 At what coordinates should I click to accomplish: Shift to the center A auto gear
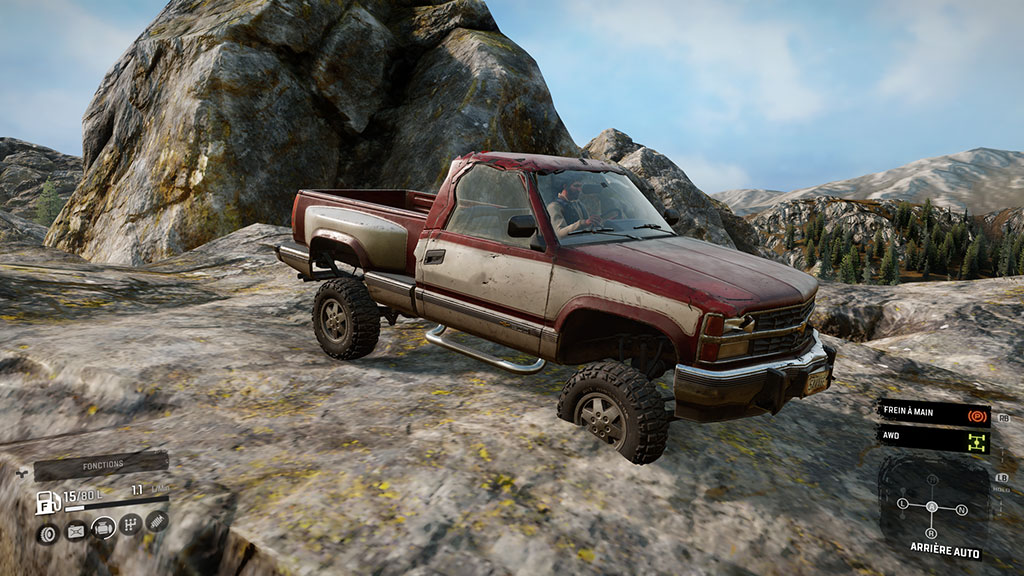click(932, 507)
